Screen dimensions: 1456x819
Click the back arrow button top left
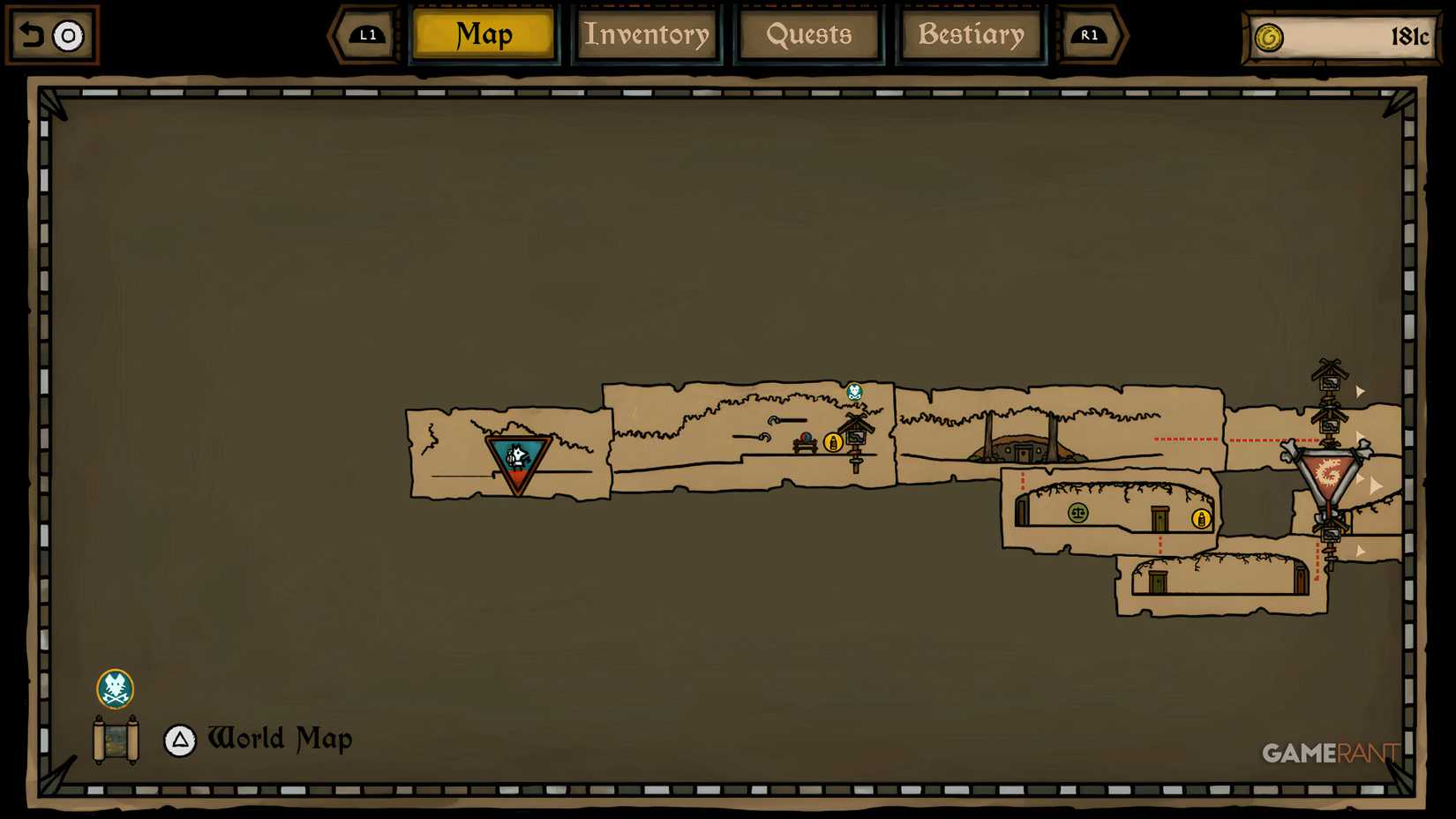31,35
